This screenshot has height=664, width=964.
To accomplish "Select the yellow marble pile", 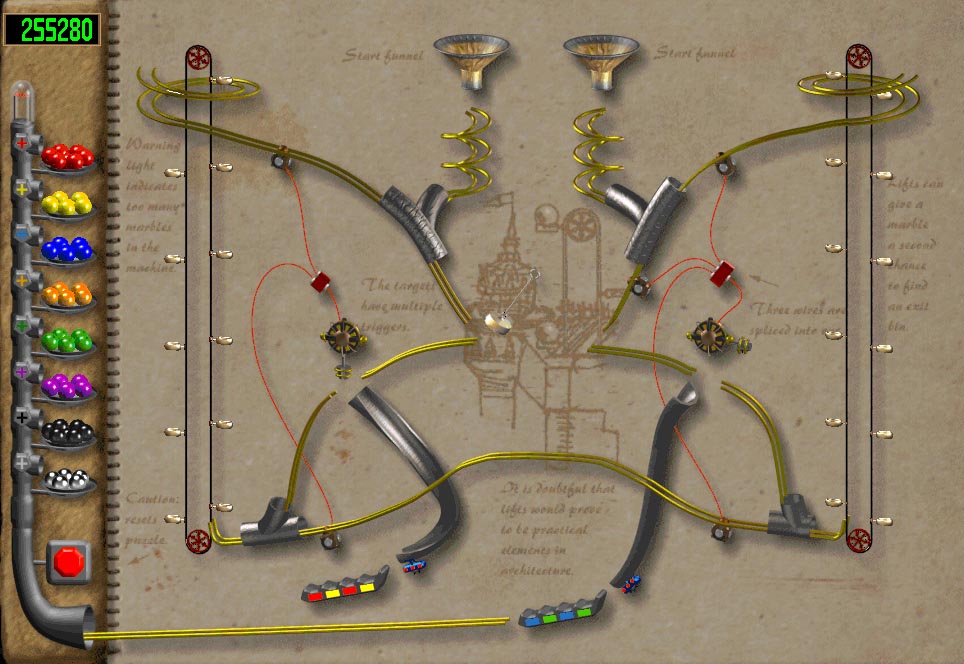I will (68, 203).
